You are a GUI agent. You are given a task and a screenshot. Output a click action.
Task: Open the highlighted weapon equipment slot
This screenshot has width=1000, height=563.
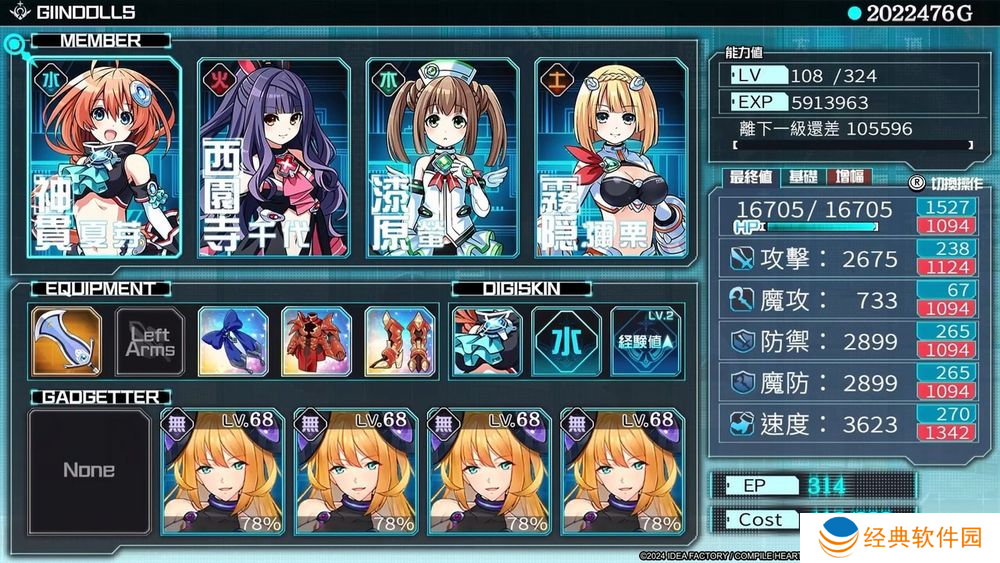(x=66, y=340)
